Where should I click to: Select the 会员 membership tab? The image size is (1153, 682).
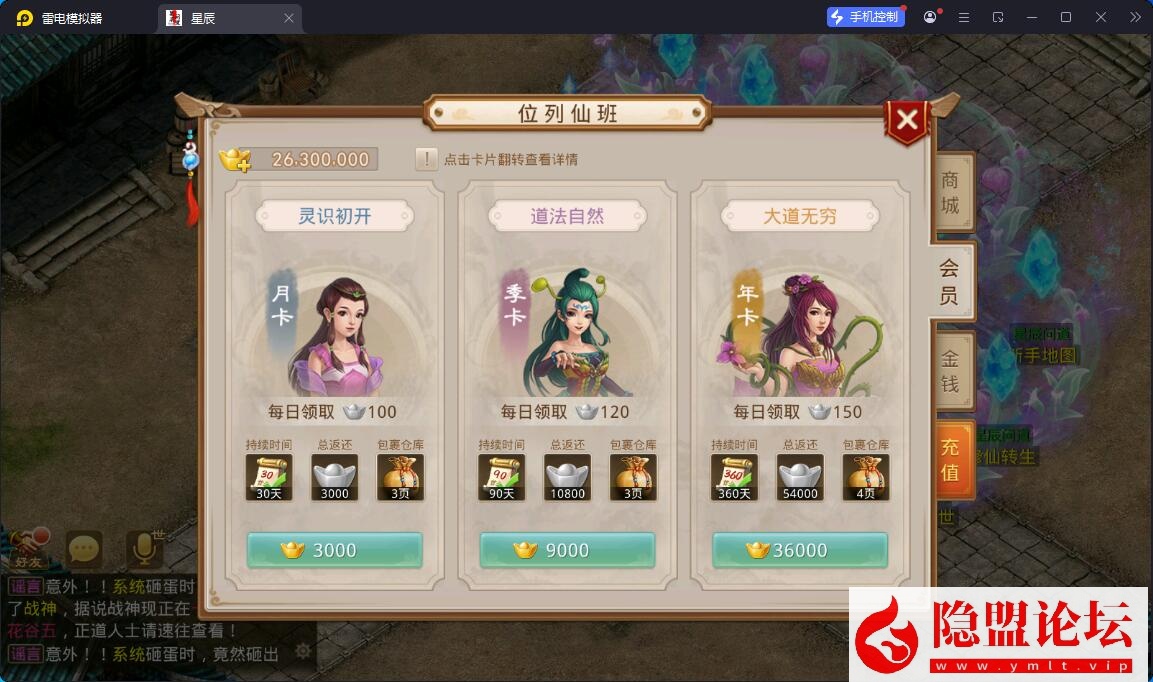[949, 281]
